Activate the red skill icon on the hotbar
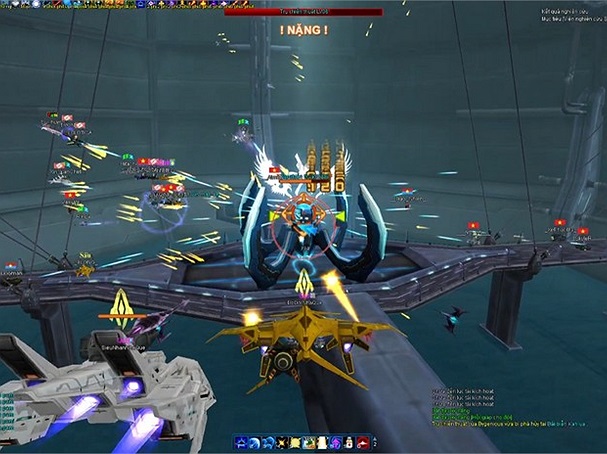607x454 pixels. coord(361,441)
